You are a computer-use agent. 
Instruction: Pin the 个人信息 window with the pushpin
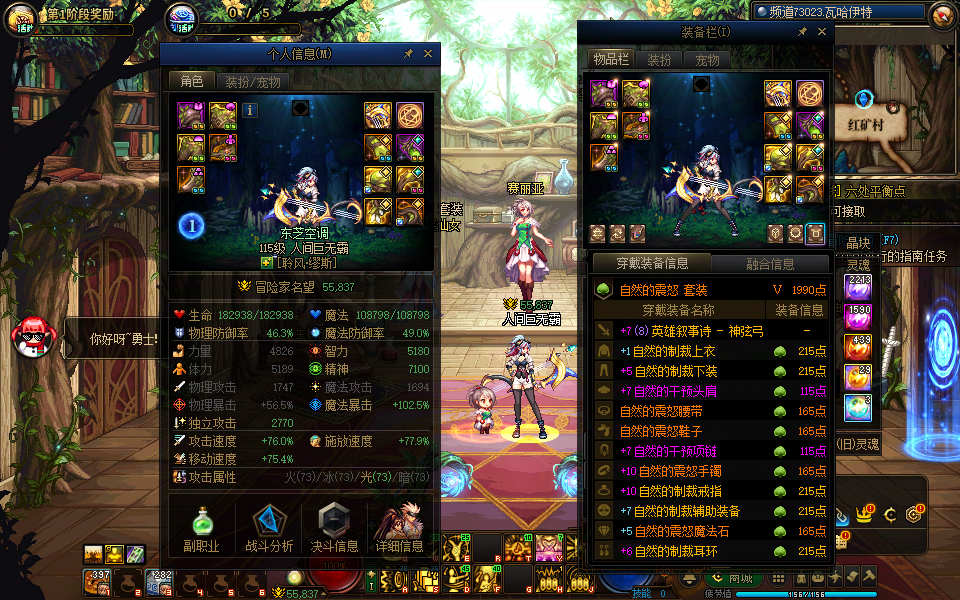(408, 54)
